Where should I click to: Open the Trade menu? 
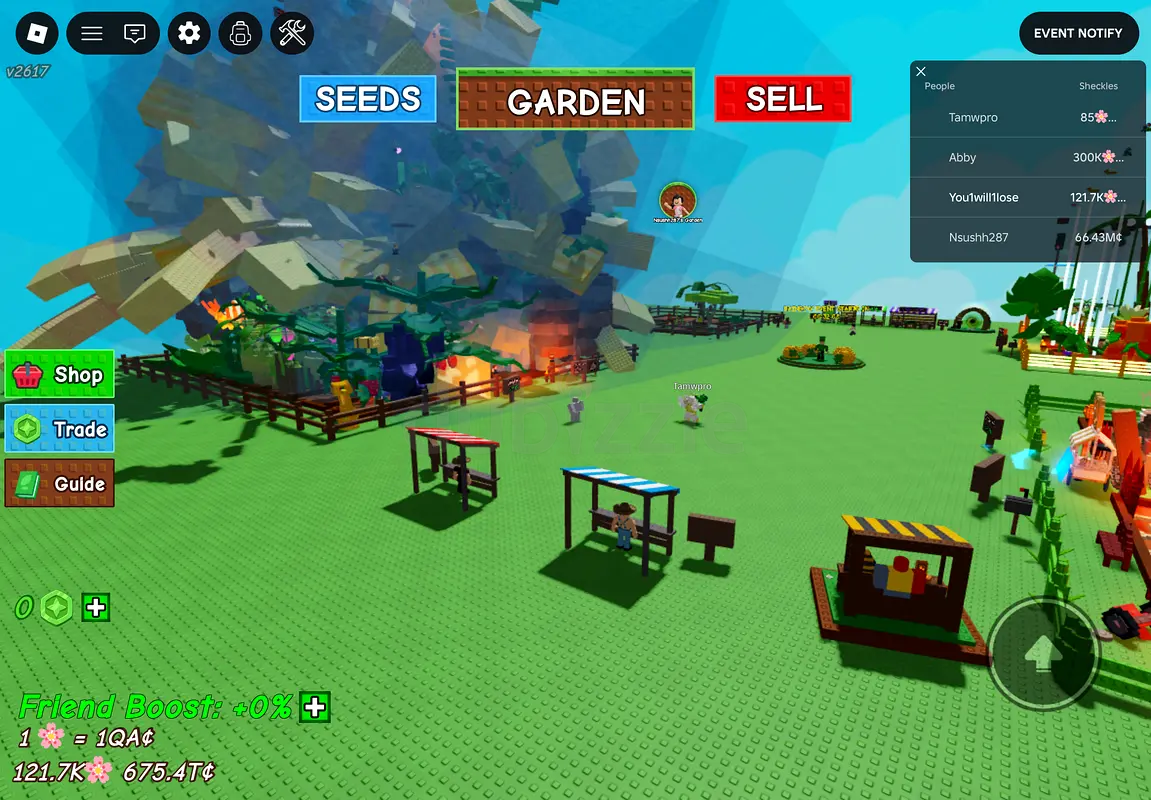pos(60,429)
